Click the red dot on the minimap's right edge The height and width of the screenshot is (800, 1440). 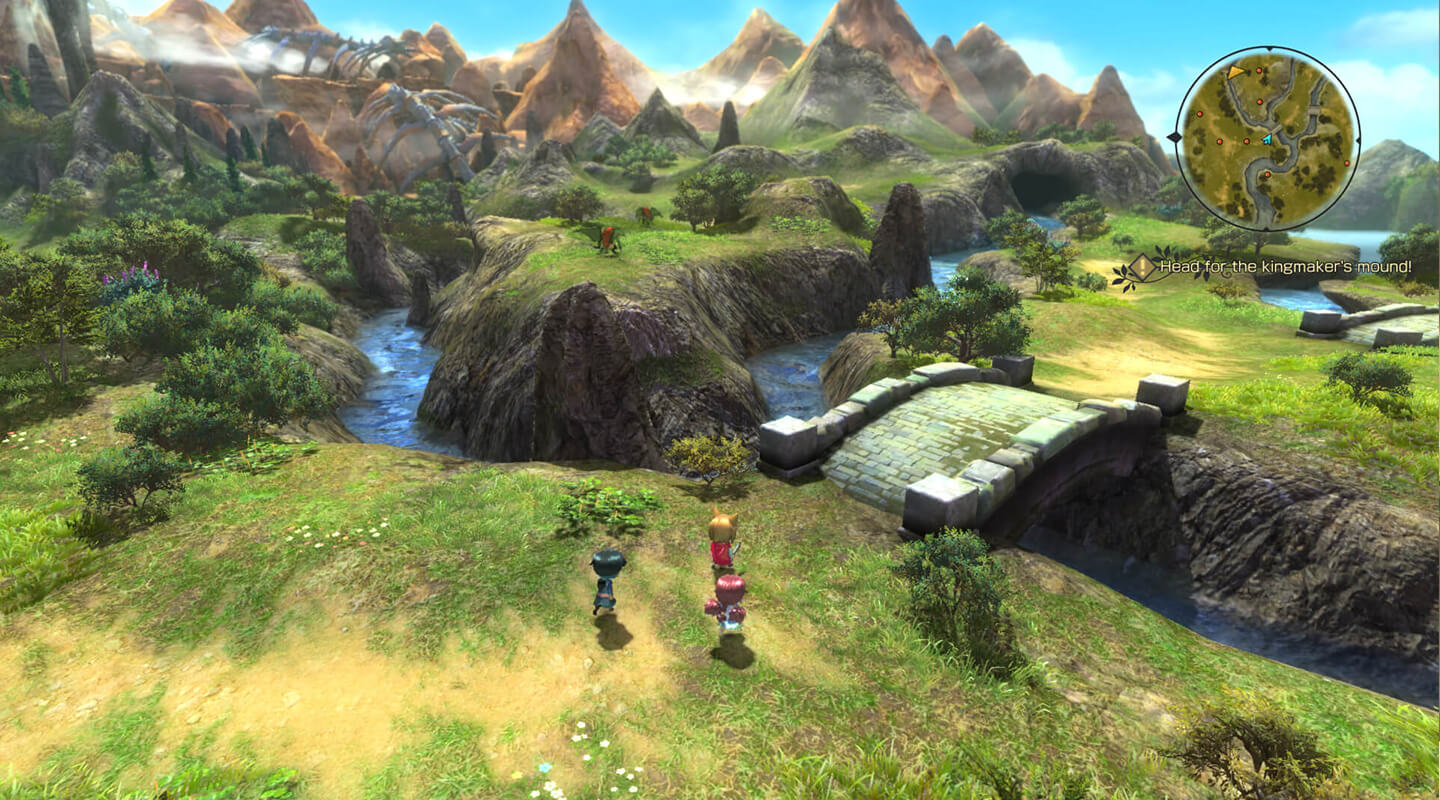1347,162
